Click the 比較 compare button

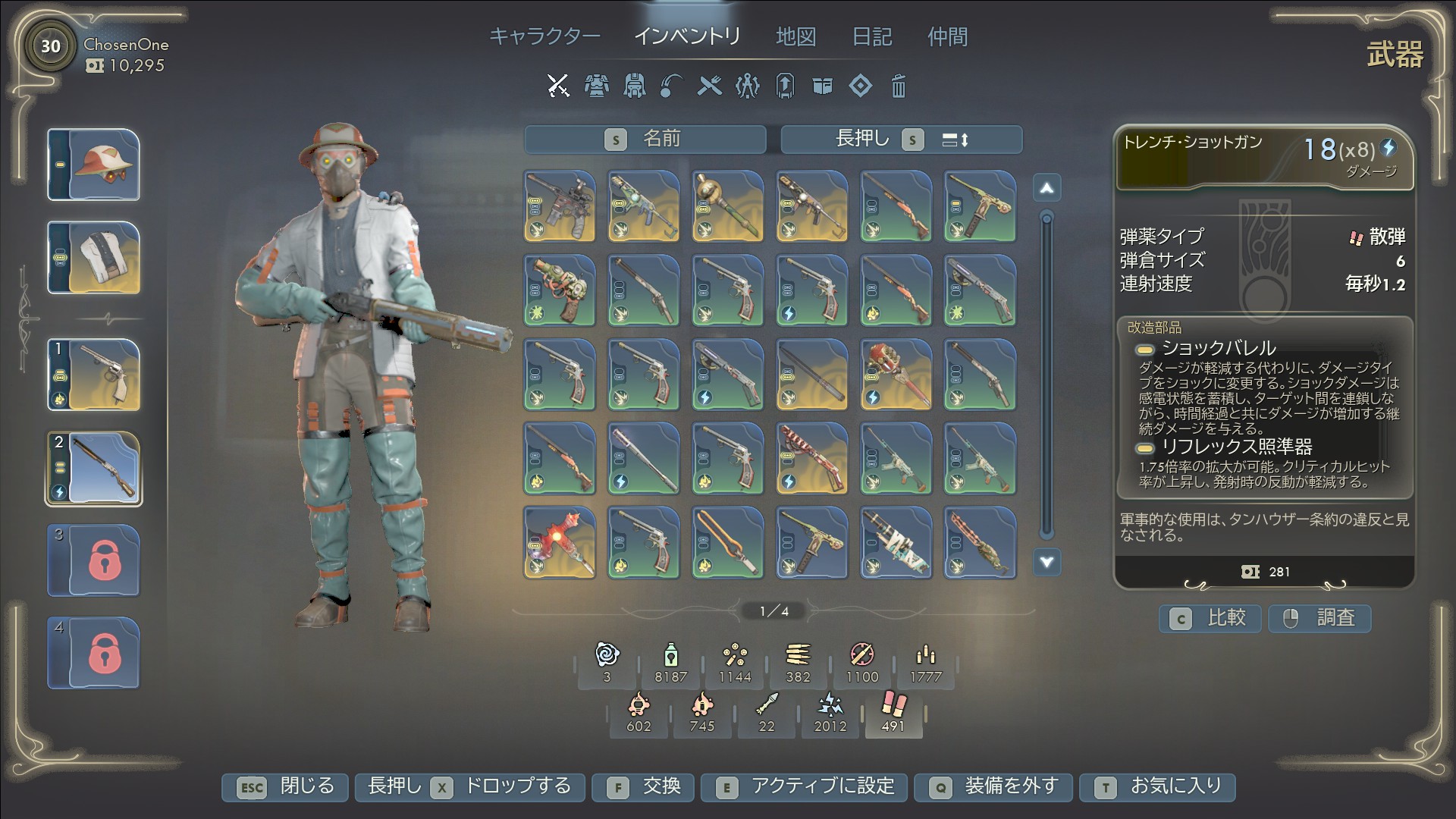(x=1210, y=619)
